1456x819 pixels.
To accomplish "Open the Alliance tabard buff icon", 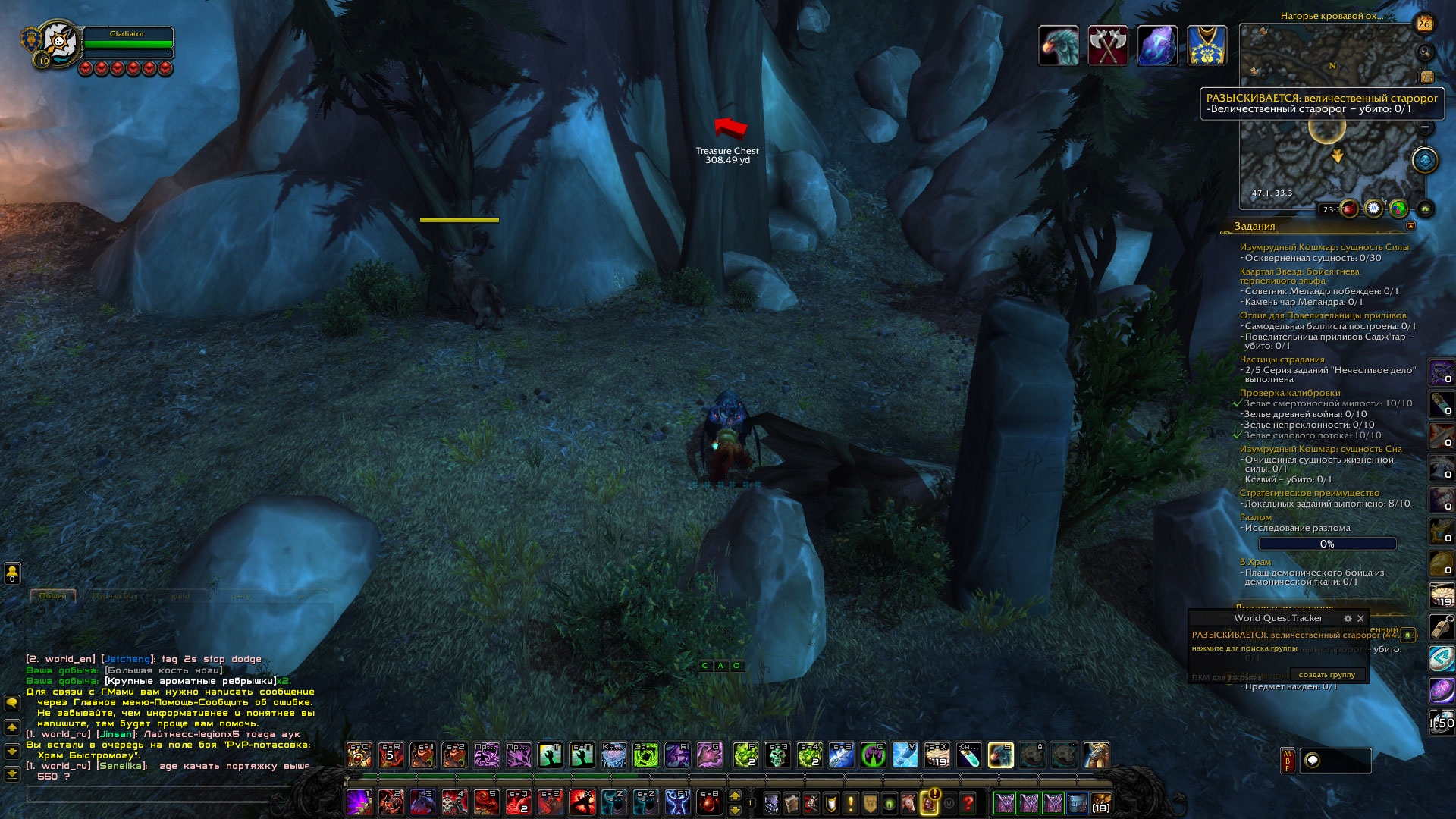I will (1207, 45).
